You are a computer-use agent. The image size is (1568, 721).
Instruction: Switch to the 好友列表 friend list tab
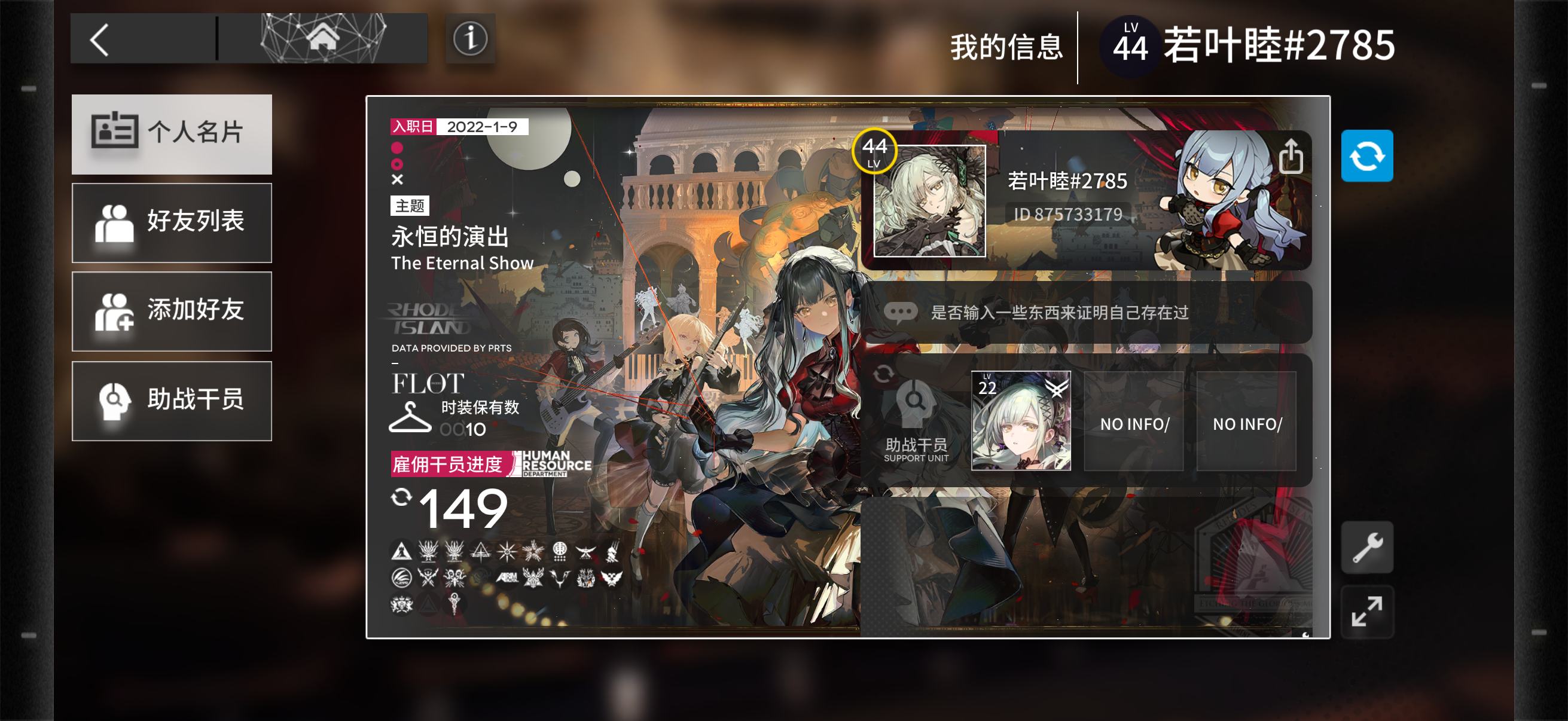pos(172,222)
